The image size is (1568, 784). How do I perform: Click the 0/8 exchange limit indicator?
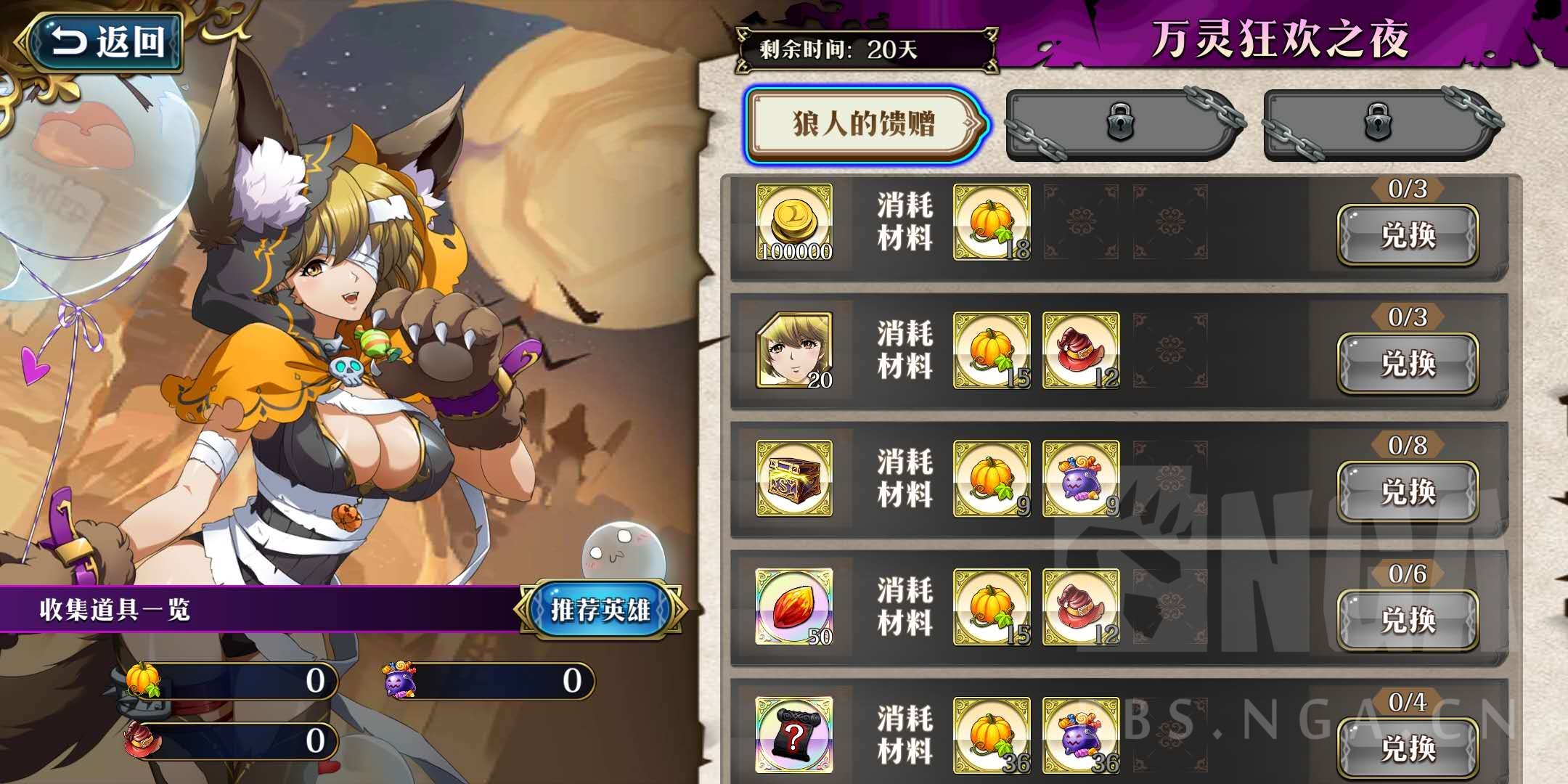click(x=1407, y=446)
